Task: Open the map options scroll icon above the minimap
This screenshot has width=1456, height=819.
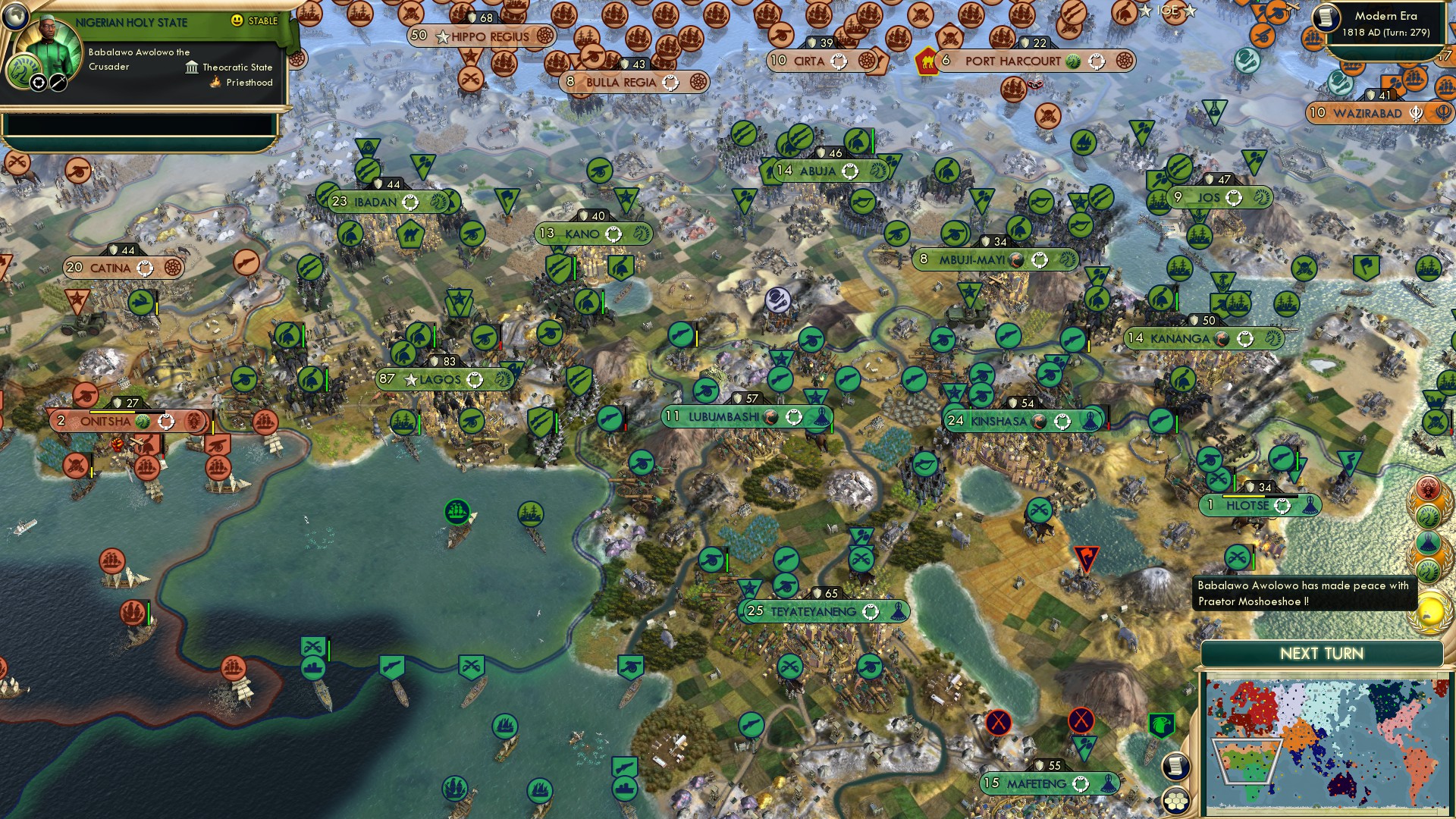Action: 1175,766
